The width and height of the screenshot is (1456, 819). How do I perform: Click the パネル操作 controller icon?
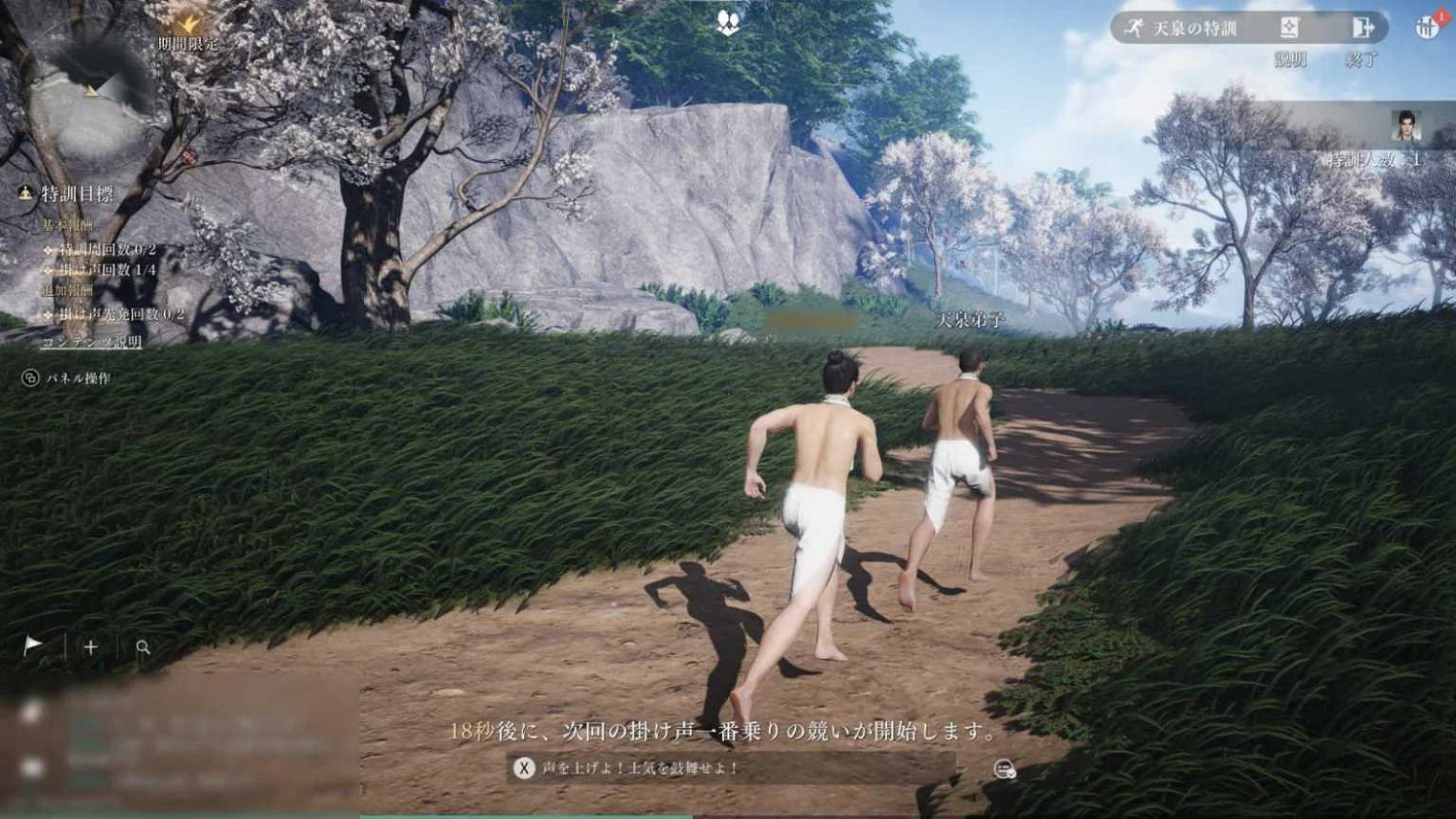pos(30,377)
